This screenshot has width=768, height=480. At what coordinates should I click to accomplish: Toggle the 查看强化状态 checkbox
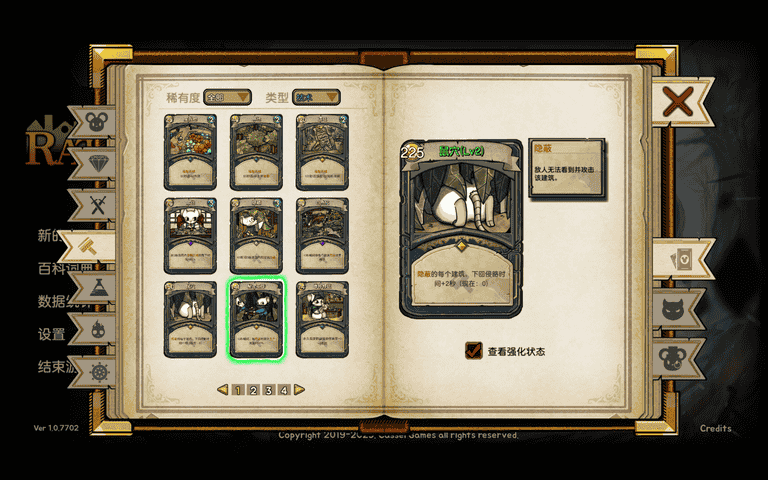(x=474, y=351)
